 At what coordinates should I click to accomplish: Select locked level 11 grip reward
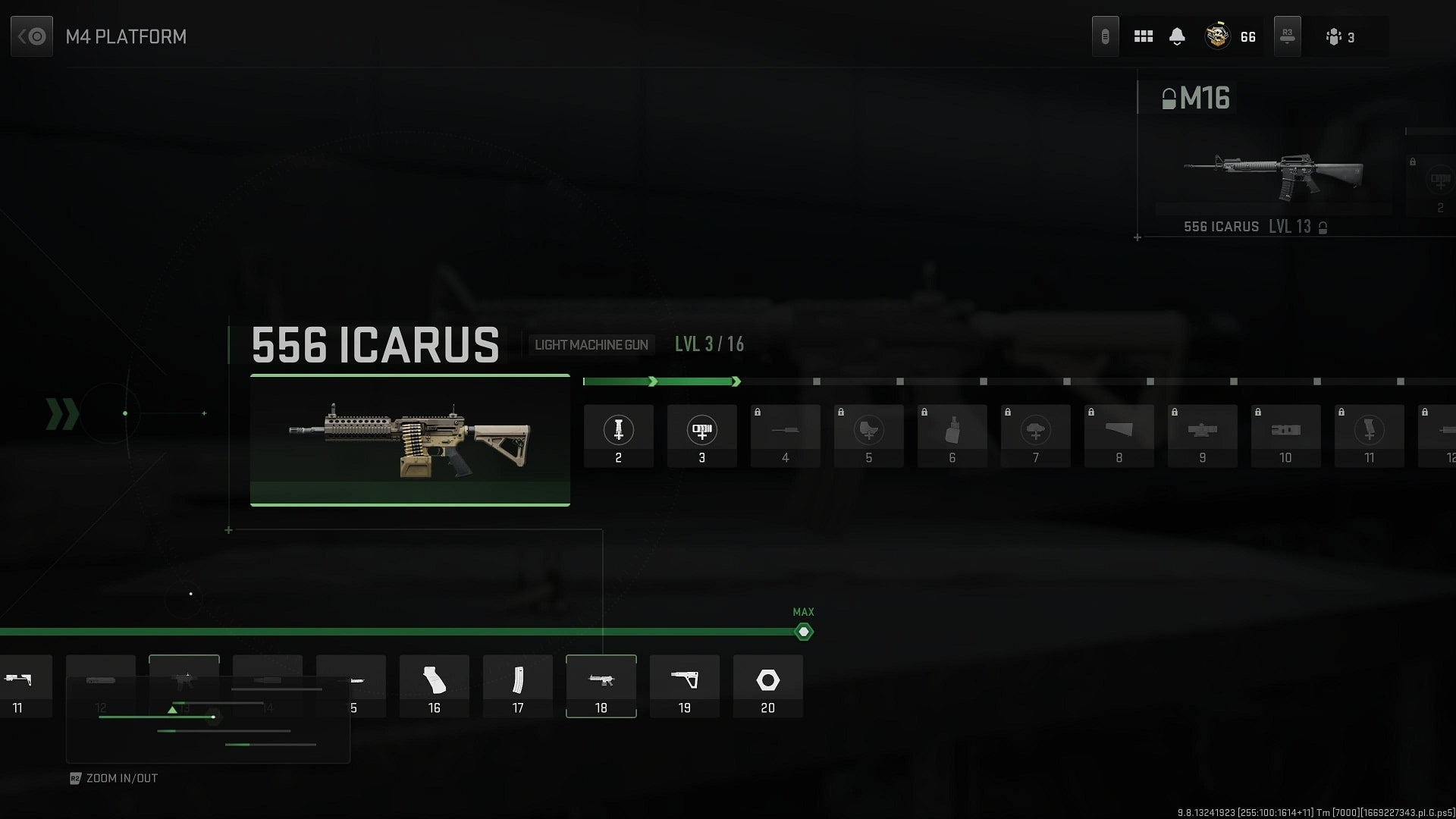1369,436
